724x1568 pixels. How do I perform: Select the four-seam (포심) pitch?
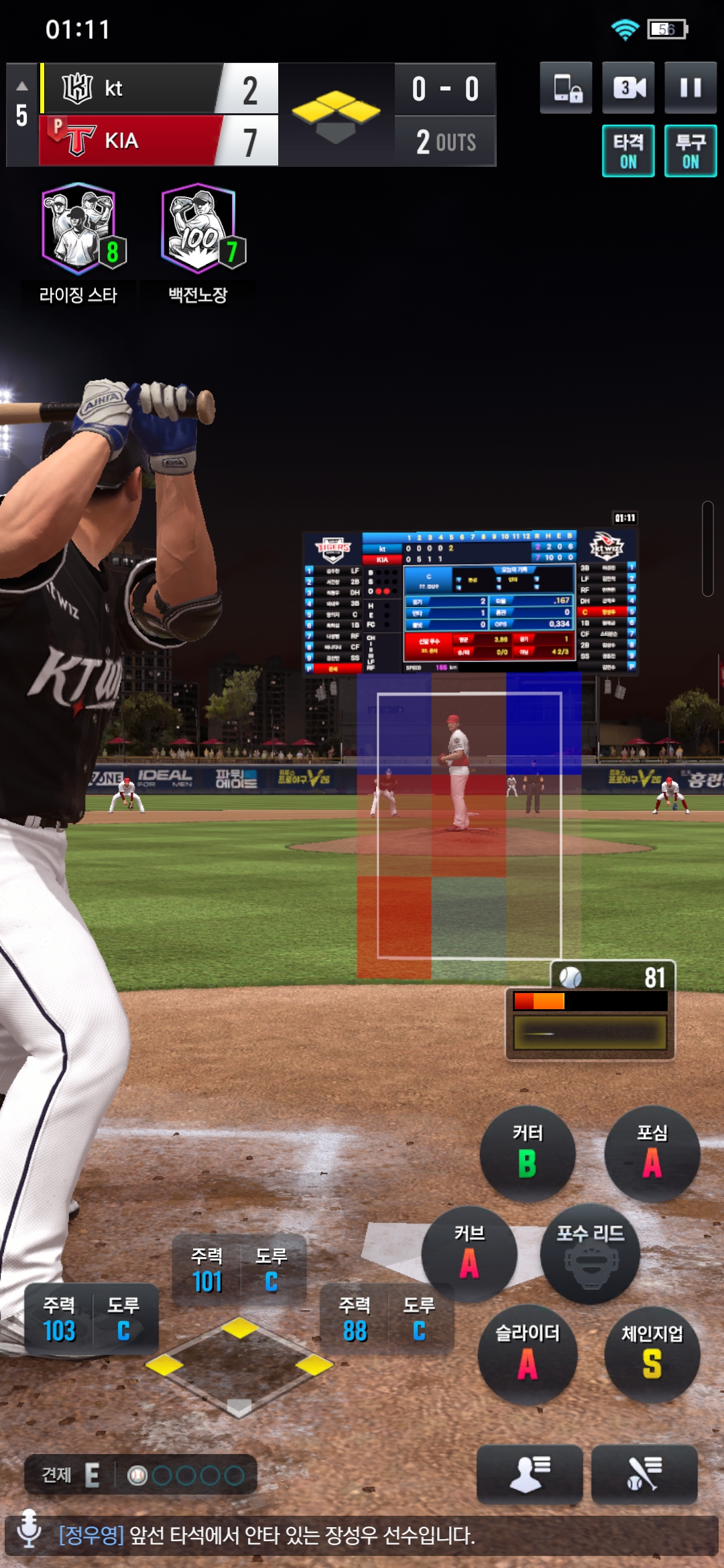coord(652,1153)
